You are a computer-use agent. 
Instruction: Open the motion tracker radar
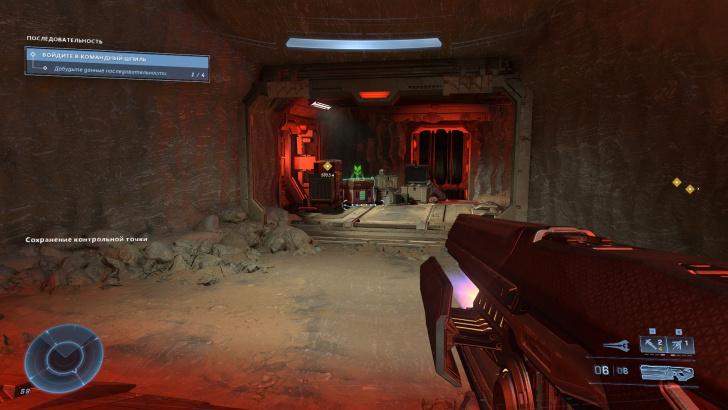click(63, 356)
